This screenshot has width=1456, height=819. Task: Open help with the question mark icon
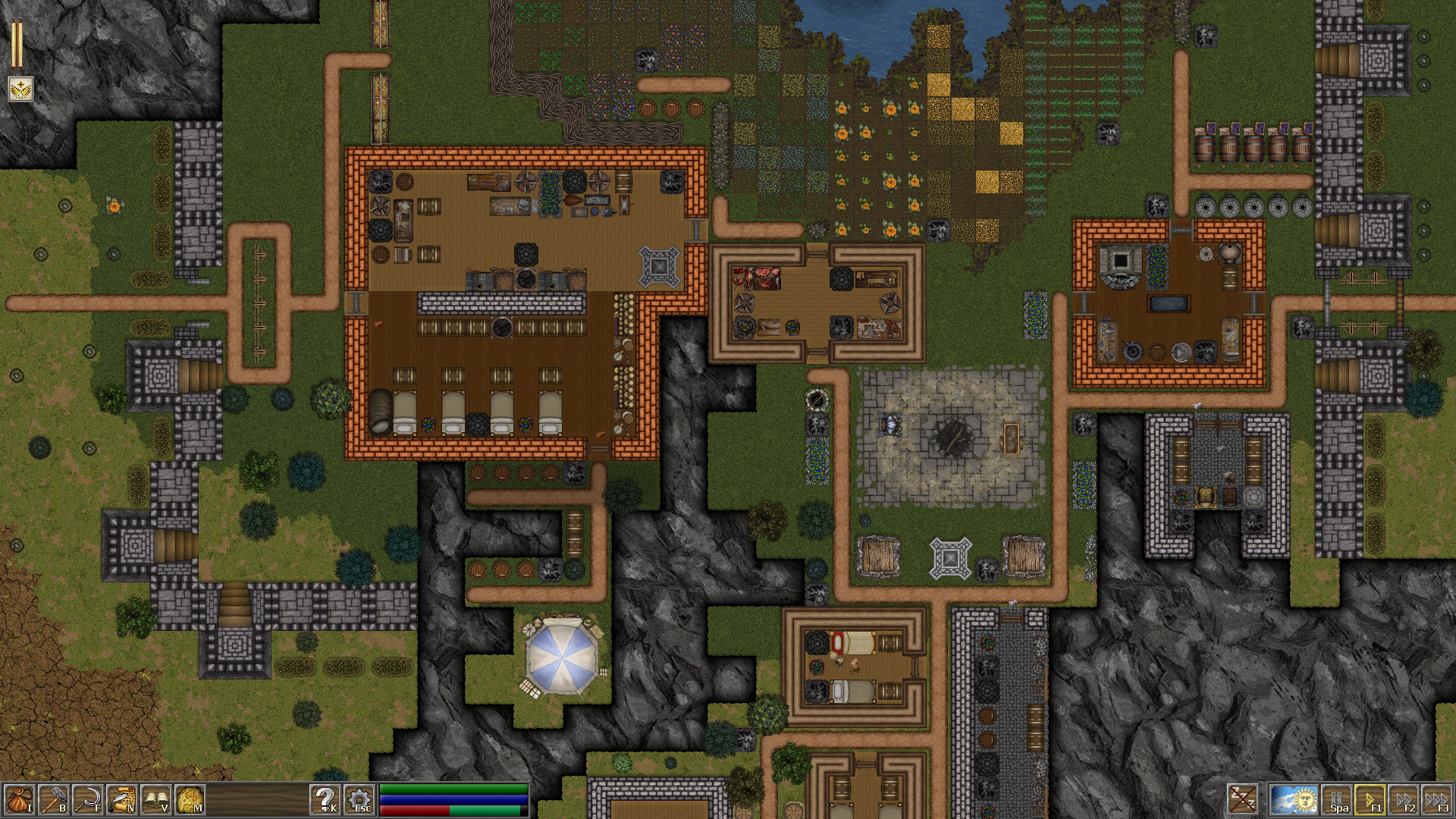coord(325,799)
